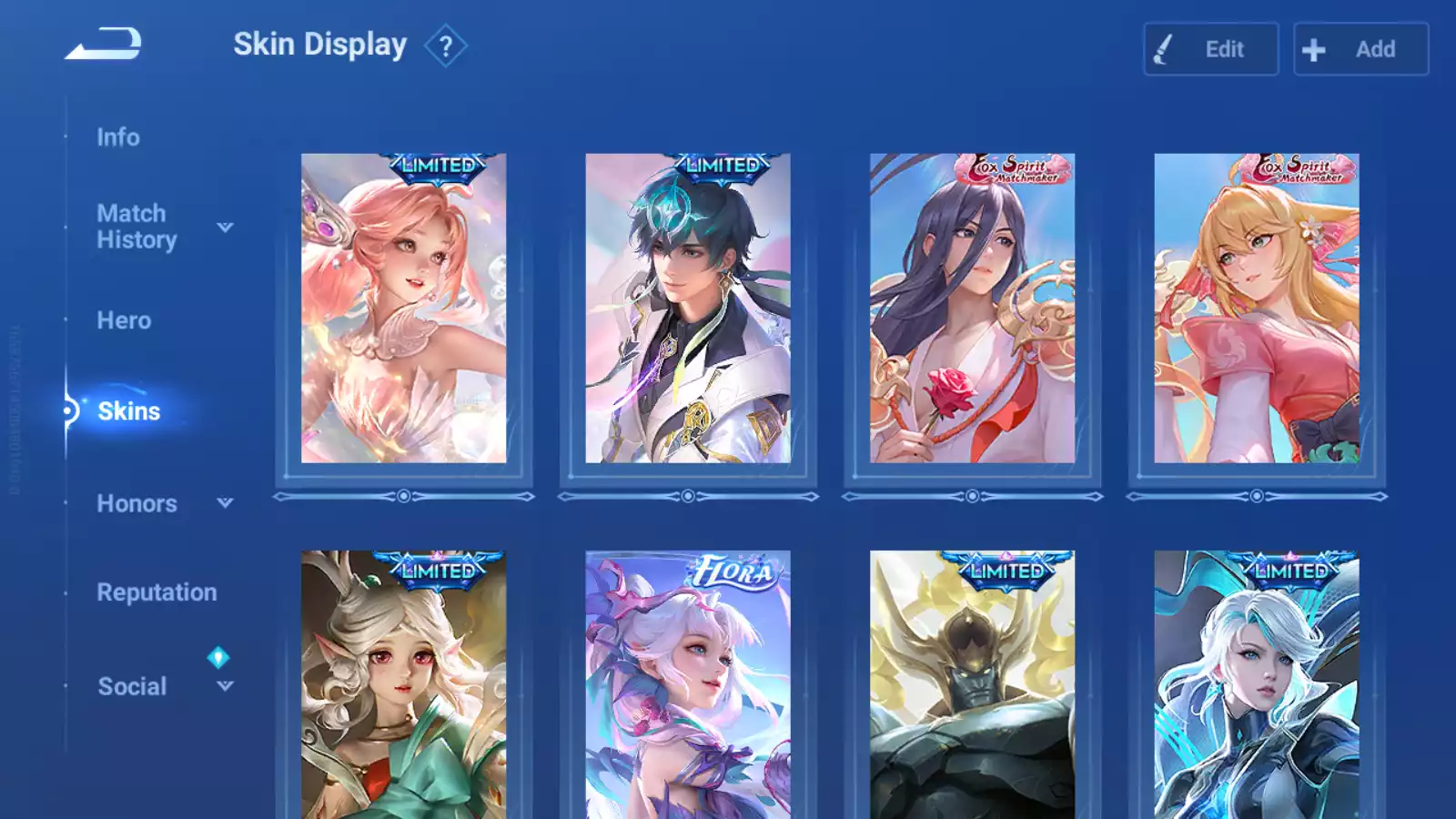Viewport: 1456px width, 819px height.
Task: Open the Match History tab
Action: pos(136,227)
